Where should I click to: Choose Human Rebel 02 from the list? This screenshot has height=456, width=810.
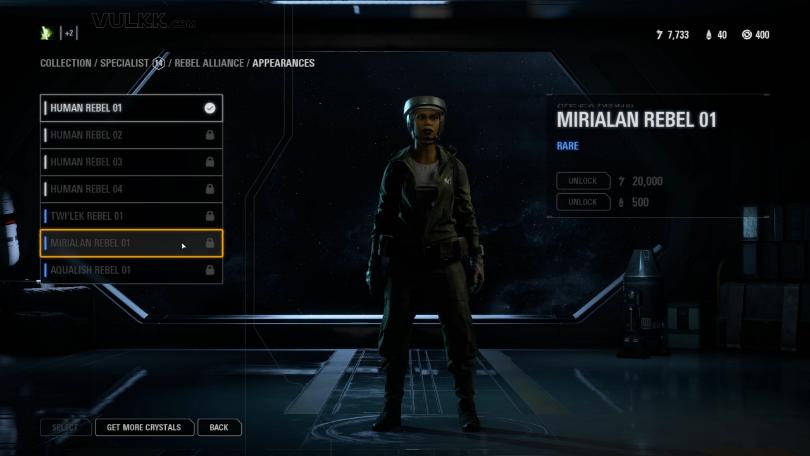point(130,135)
